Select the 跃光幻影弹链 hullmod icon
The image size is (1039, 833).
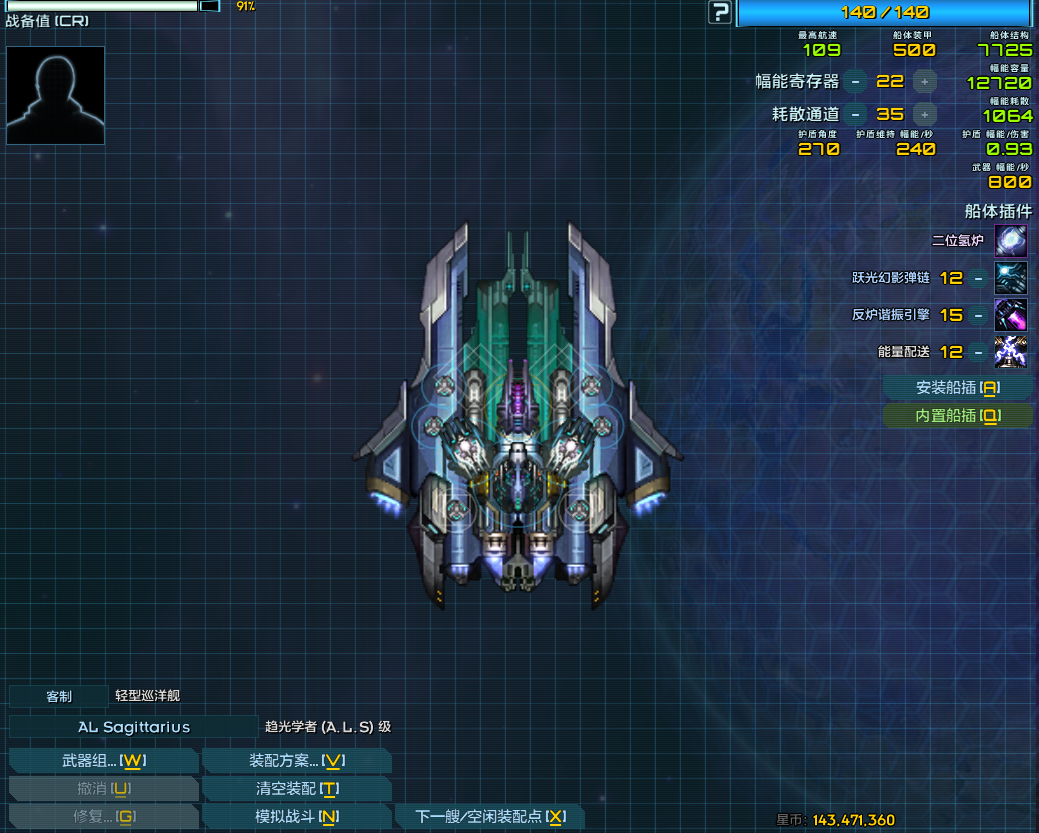pos(1011,278)
